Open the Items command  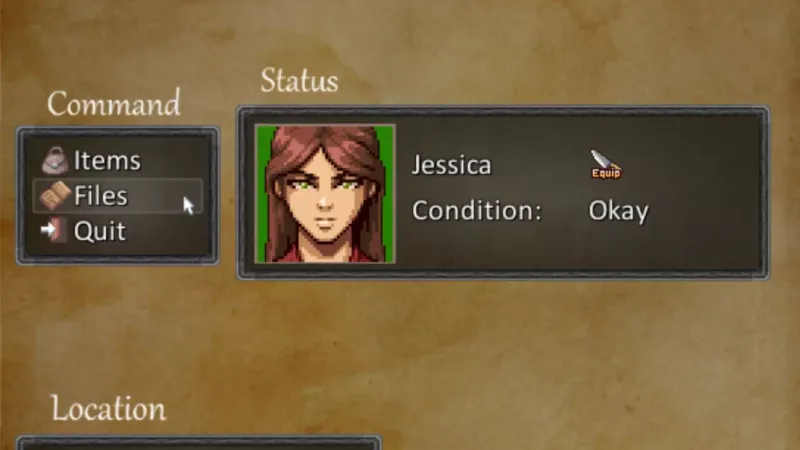[x=106, y=161]
